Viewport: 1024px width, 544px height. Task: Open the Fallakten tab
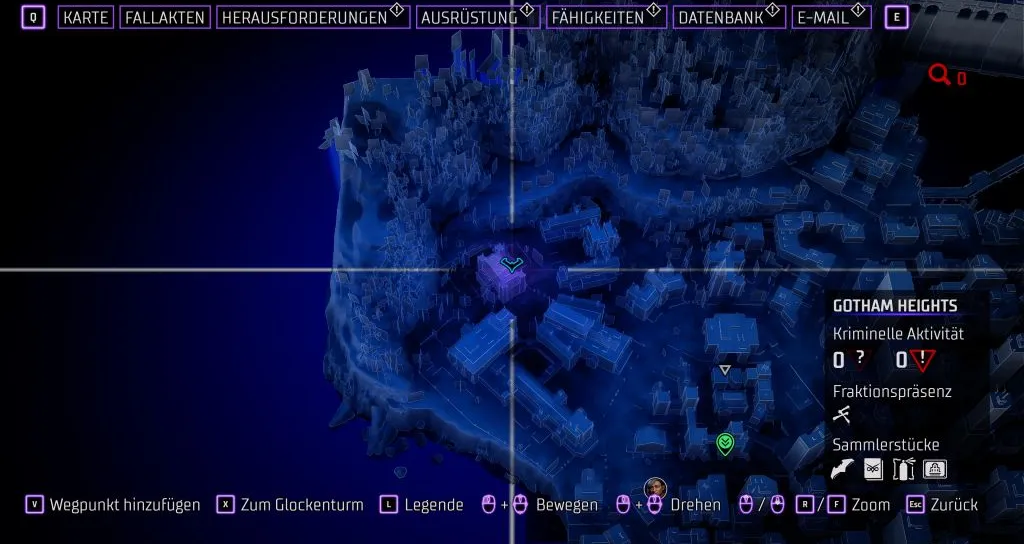coord(165,18)
